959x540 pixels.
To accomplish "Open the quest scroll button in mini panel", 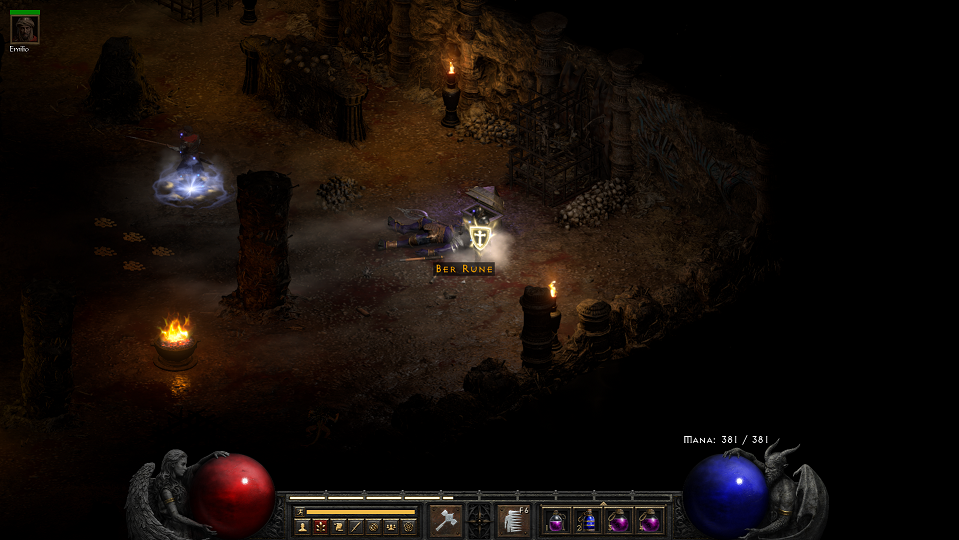I will pos(338,526).
